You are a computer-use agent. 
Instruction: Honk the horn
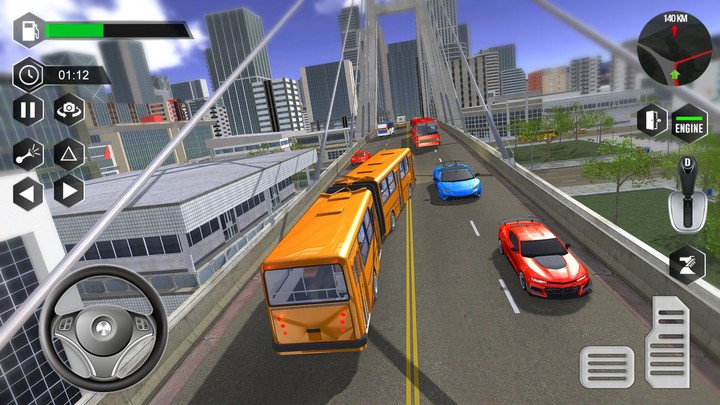(28, 152)
